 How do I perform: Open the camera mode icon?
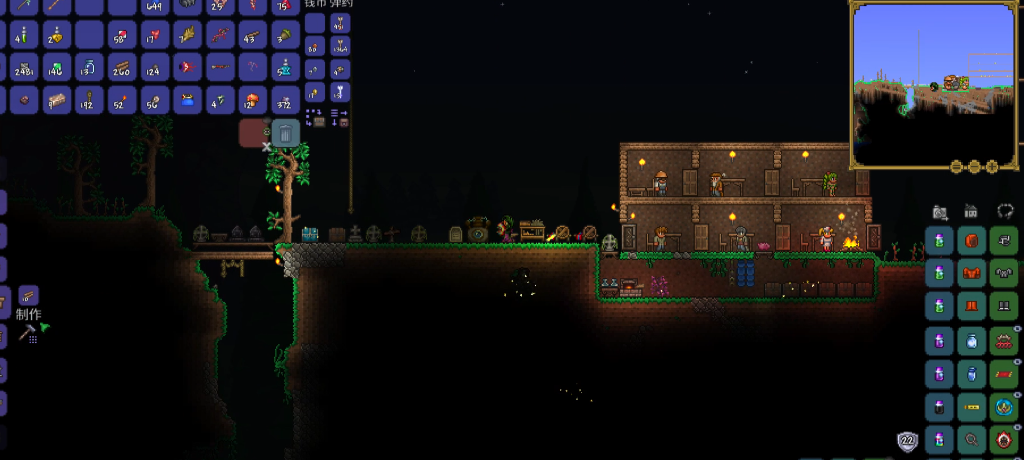click(x=939, y=212)
